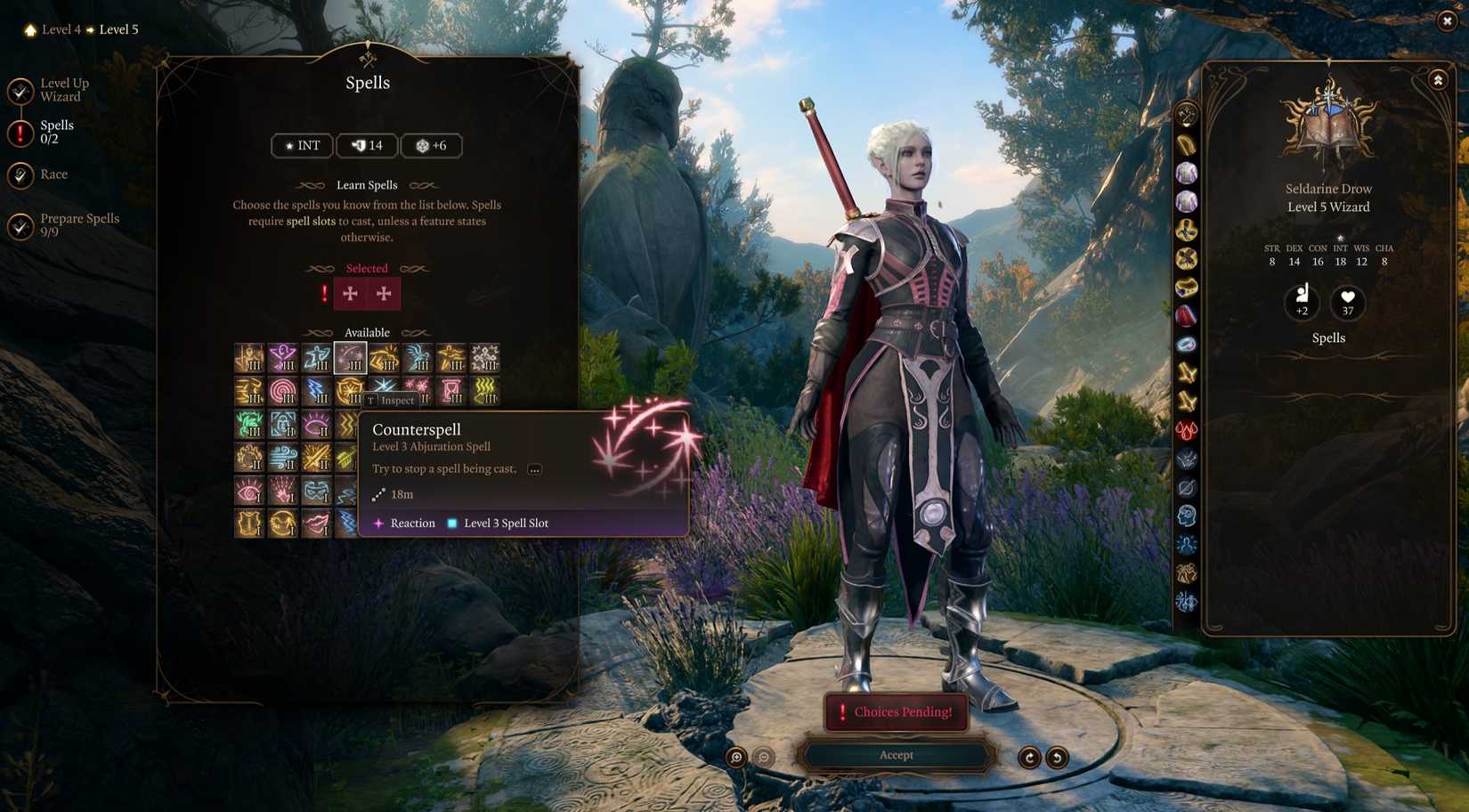Image resolution: width=1469 pixels, height=812 pixels.
Task: Click the Choices Pending notification
Action: click(897, 711)
